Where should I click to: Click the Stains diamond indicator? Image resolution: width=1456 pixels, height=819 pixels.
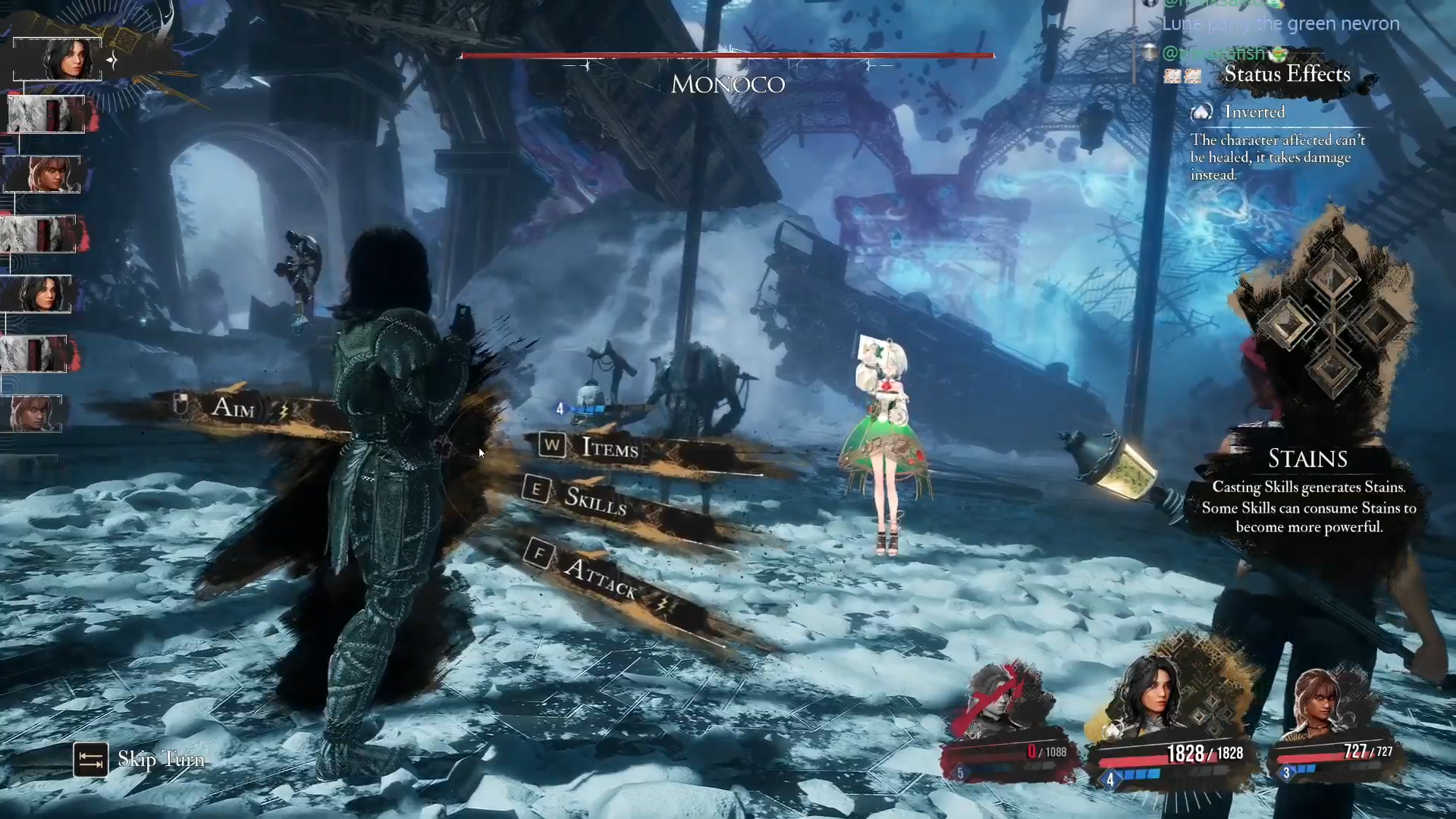[x=1332, y=323]
